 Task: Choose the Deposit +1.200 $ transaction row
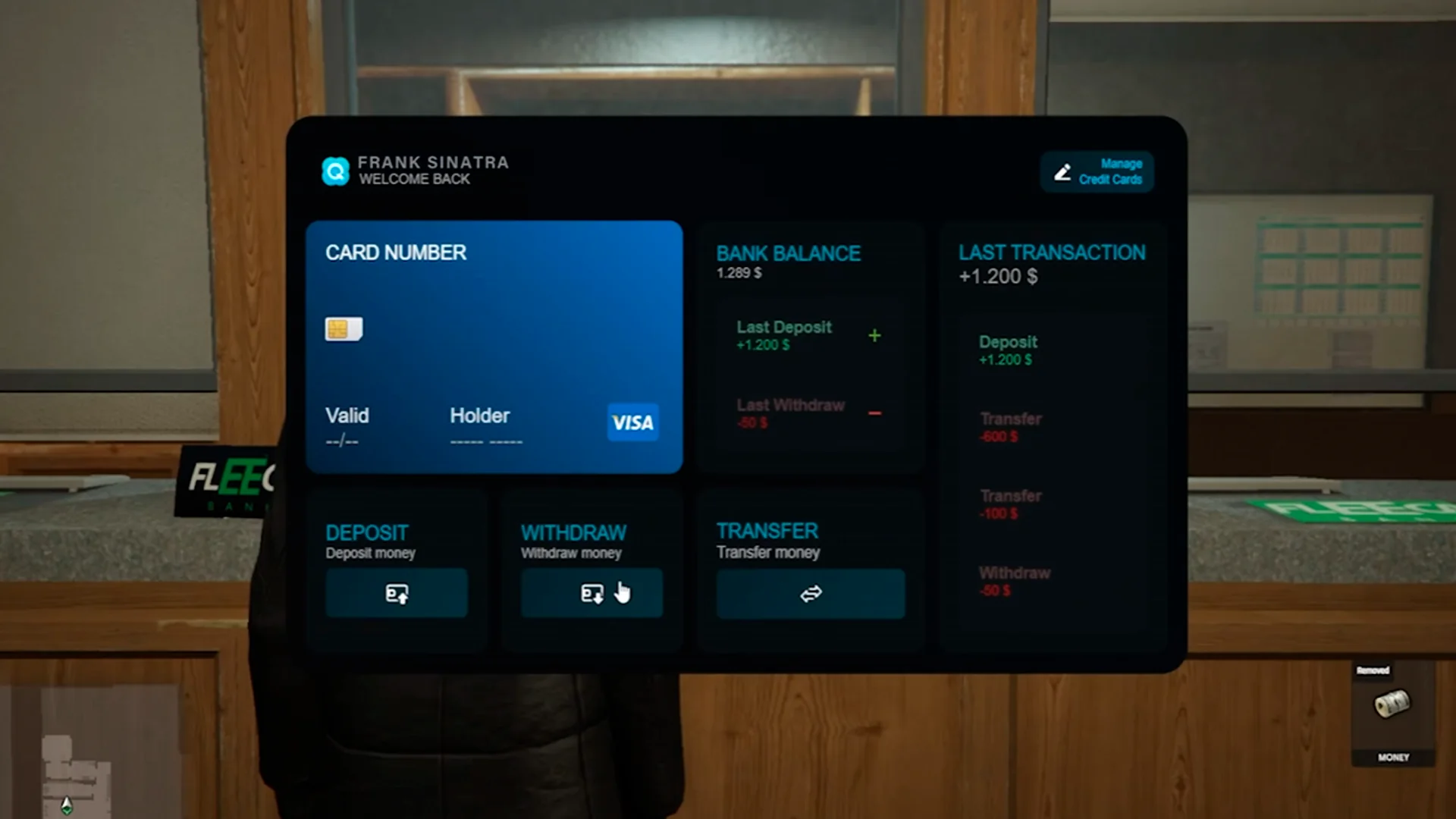(1050, 350)
